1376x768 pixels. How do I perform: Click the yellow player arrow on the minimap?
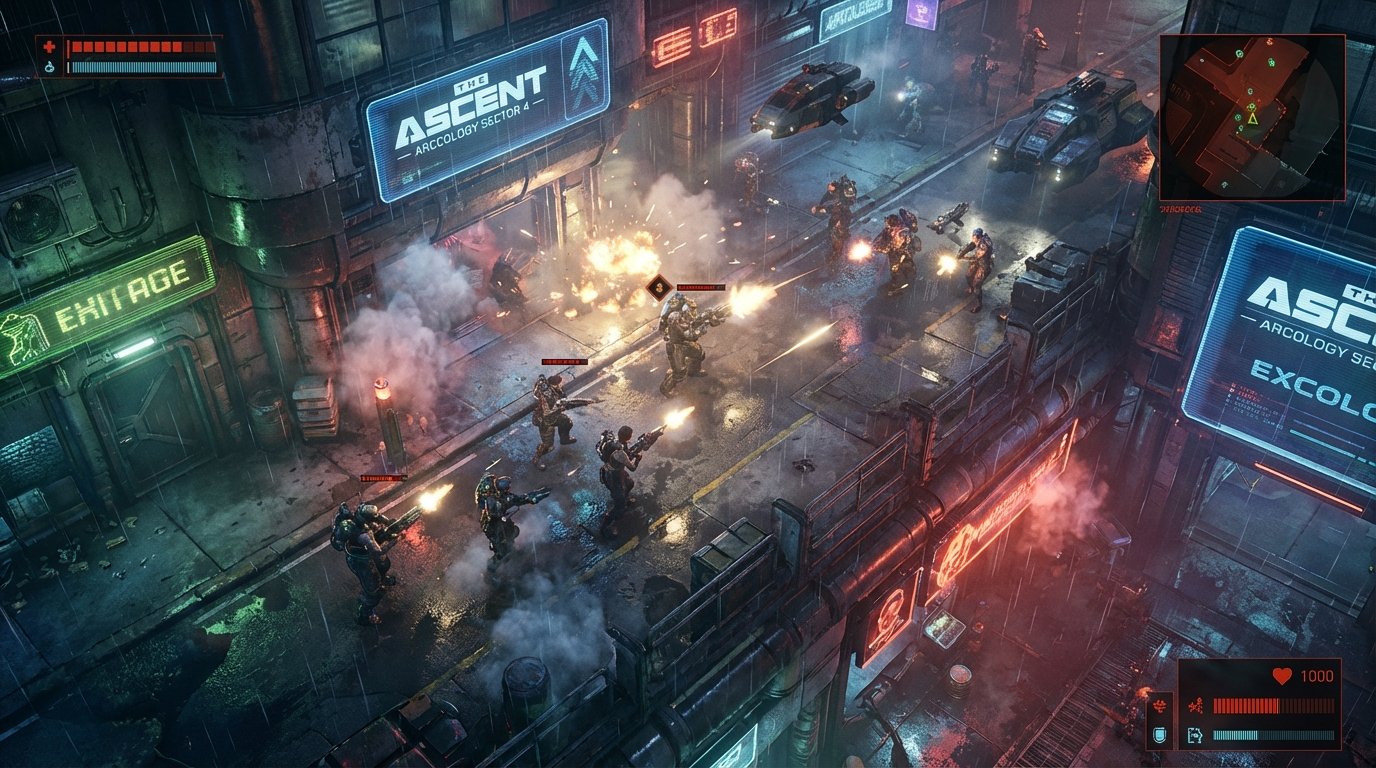(1253, 119)
